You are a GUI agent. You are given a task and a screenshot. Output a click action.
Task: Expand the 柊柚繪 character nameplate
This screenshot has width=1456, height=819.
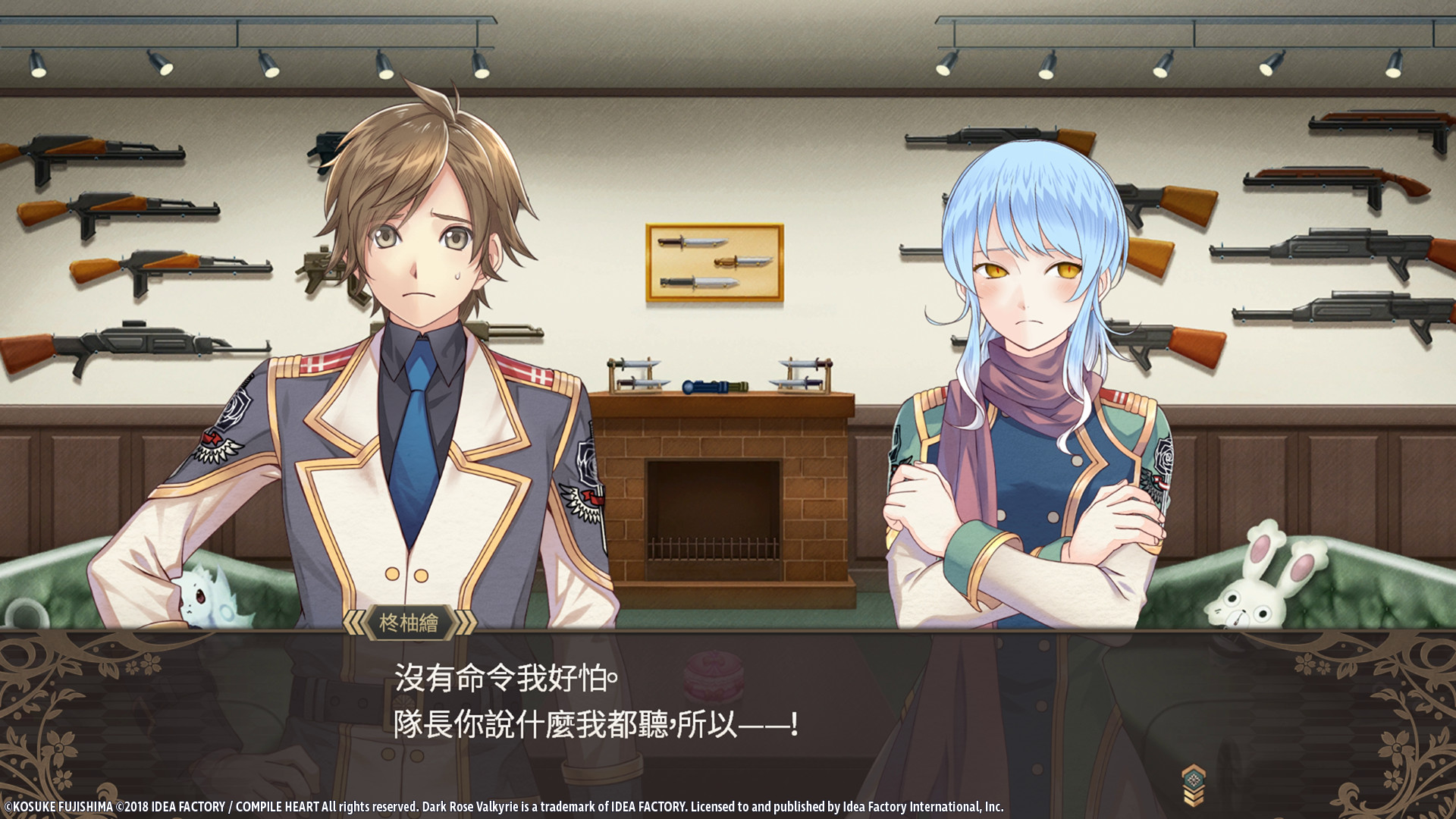coord(409,623)
